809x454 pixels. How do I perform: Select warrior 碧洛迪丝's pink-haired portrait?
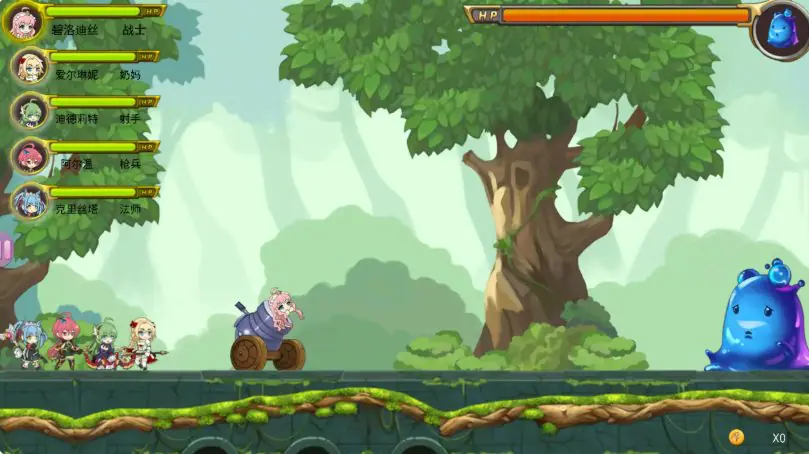(23, 20)
